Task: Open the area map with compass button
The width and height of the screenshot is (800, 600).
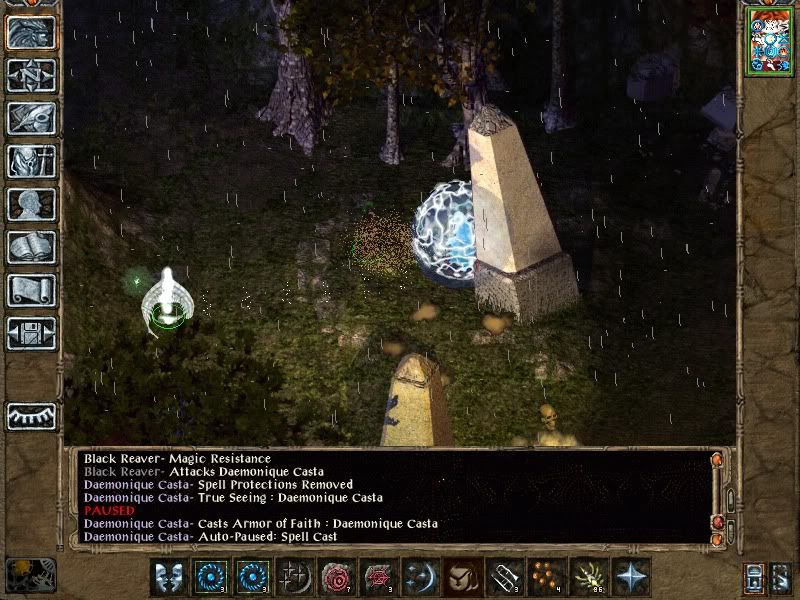Action: click(x=31, y=76)
